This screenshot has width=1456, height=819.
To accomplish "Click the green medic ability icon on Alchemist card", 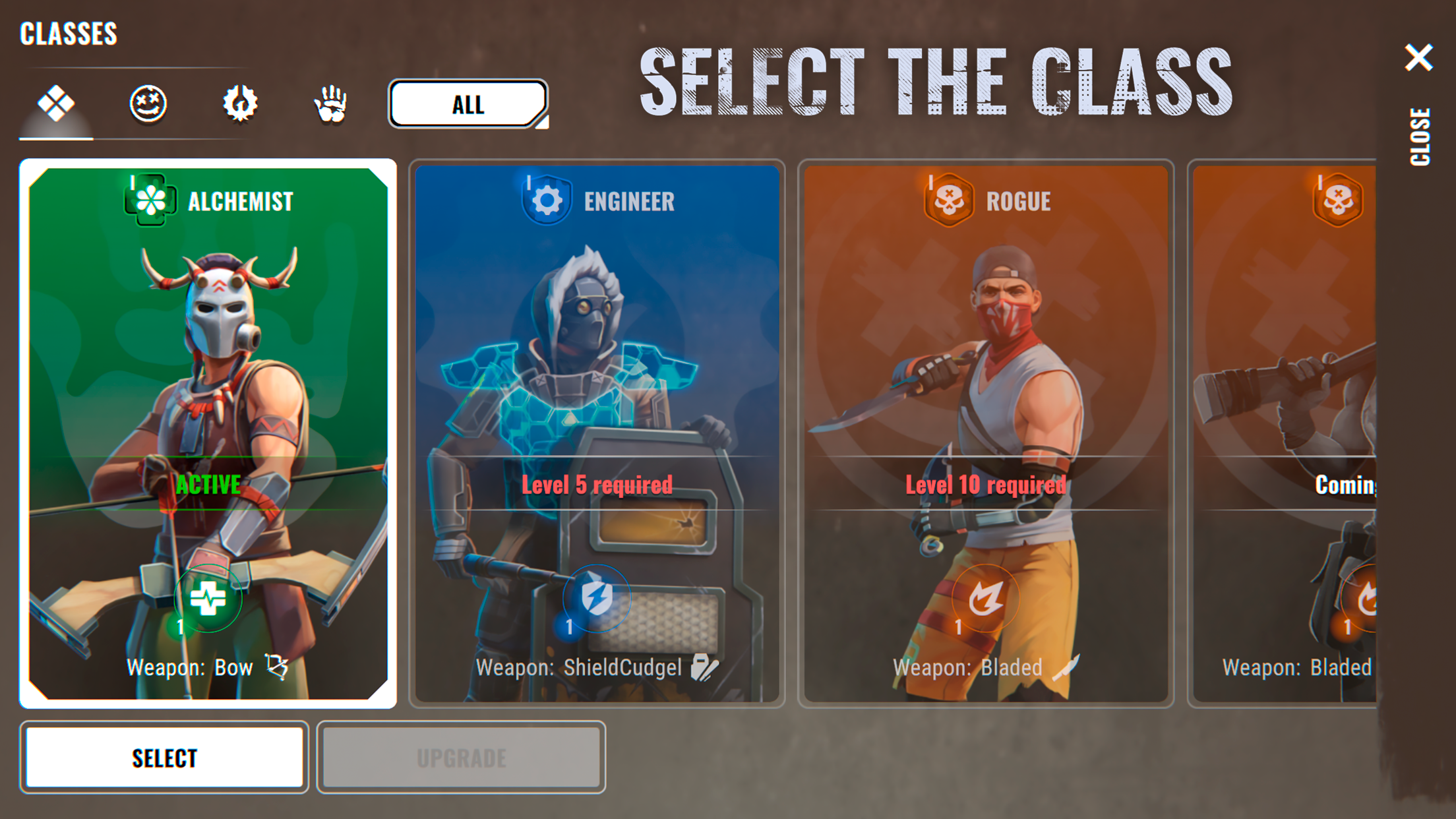I will [208, 599].
